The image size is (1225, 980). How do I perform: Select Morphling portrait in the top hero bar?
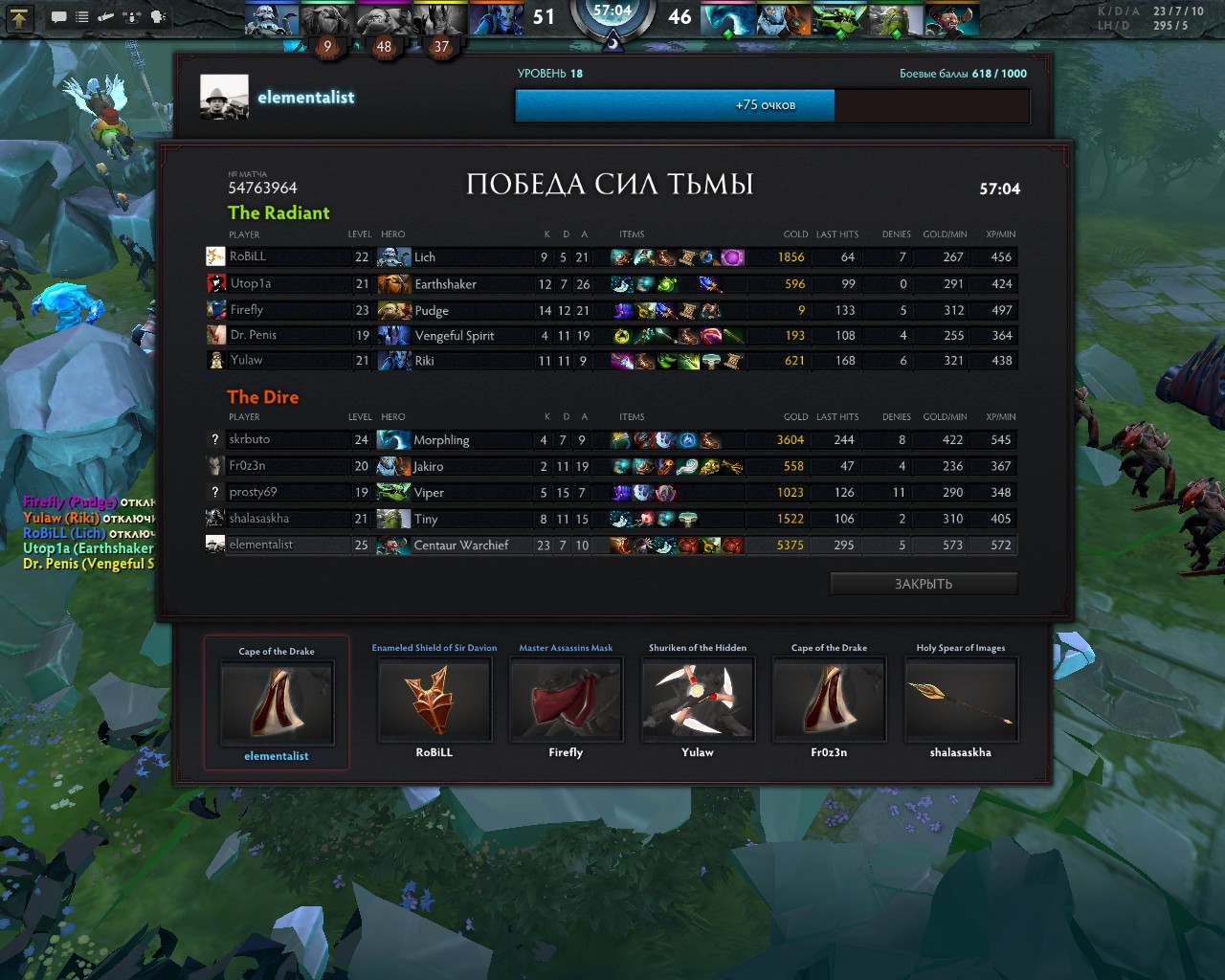(727, 18)
